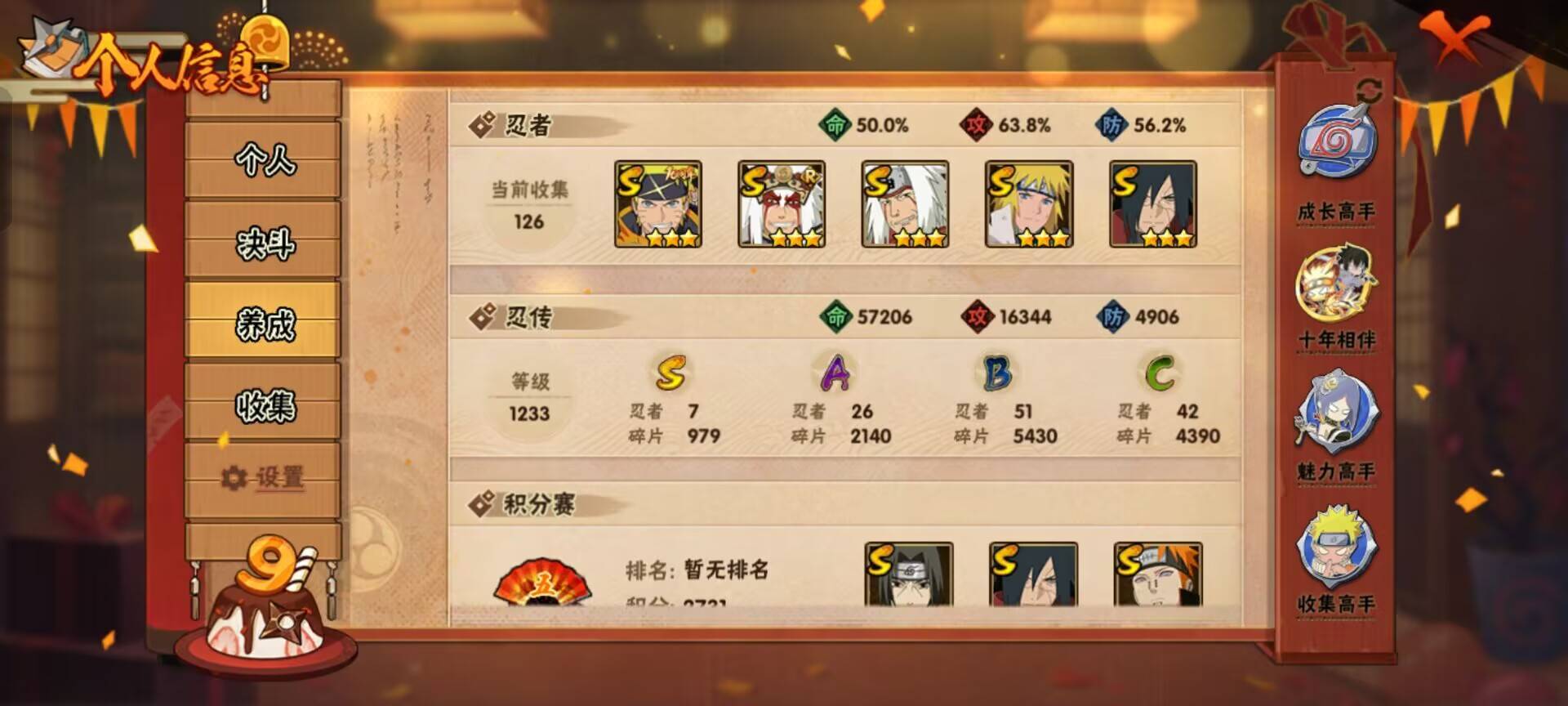The width and height of the screenshot is (1568, 706).
Task: Click the Minato avatar with three stars
Action: [1025, 204]
